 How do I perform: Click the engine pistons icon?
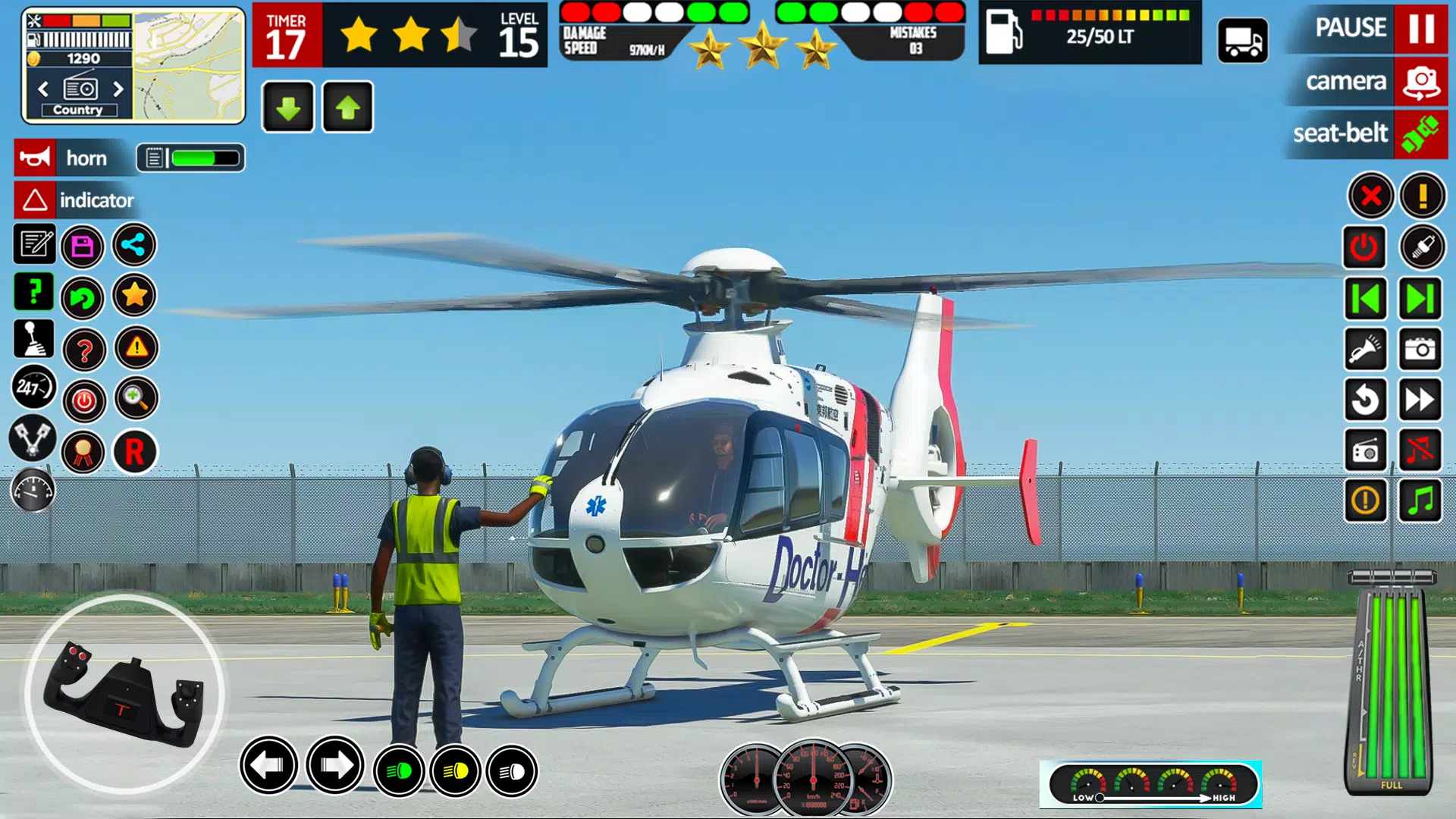point(33,440)
